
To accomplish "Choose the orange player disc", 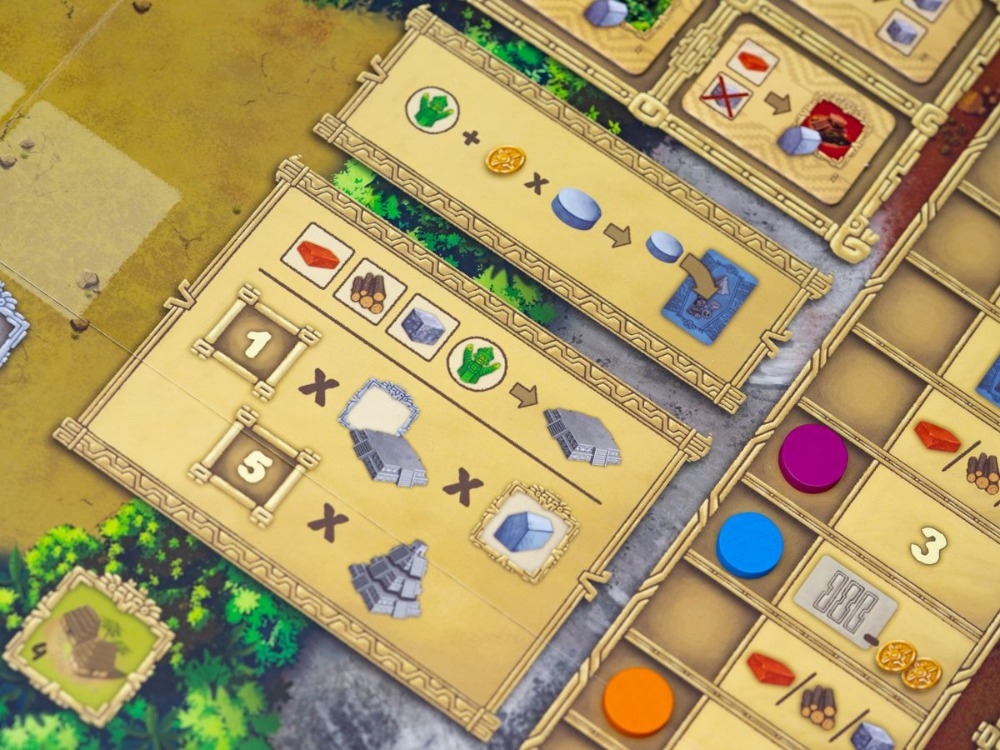I will pos(638,700).
